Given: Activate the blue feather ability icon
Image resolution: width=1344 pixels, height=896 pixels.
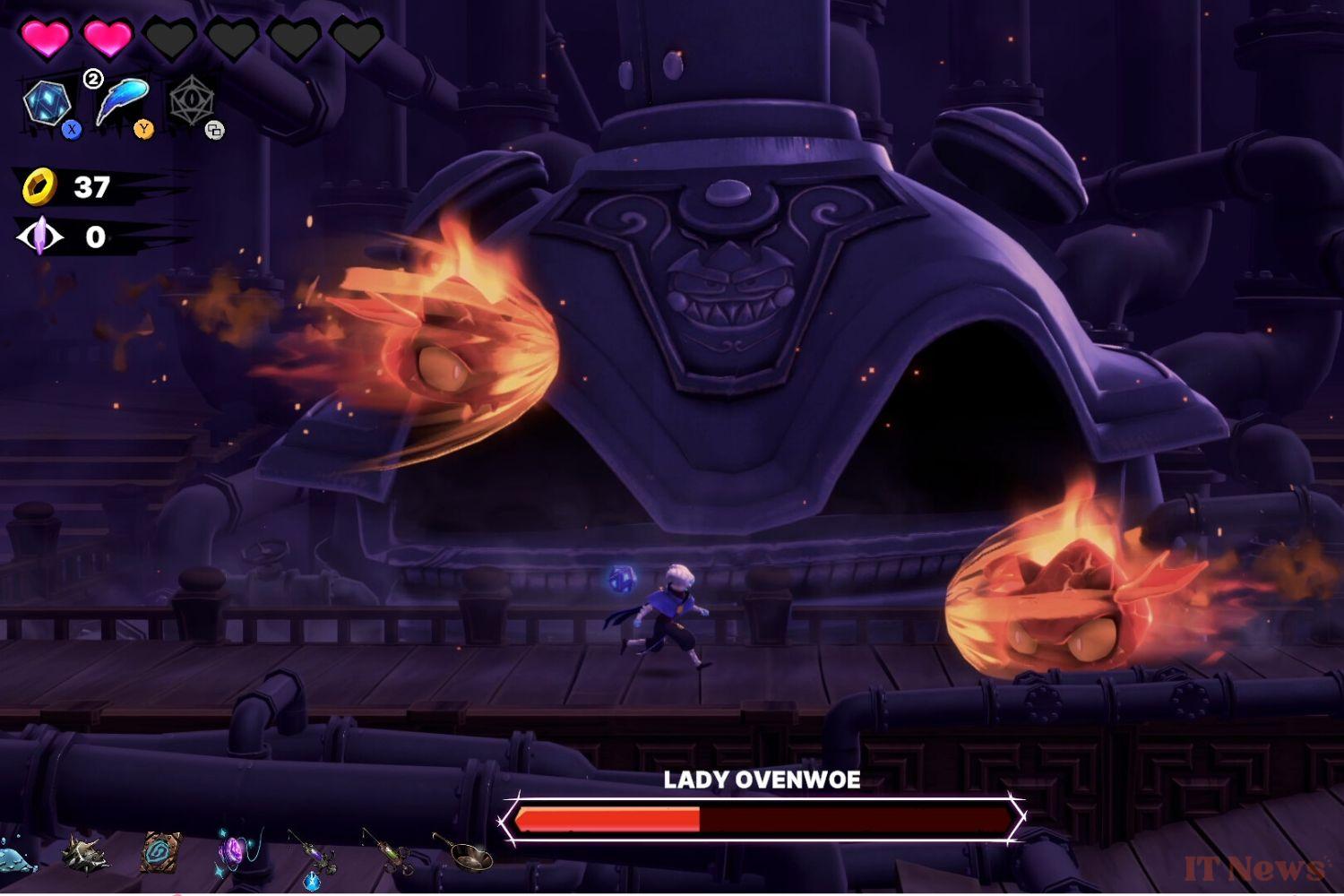Looking at the screenshot, I should click(121, 103).
